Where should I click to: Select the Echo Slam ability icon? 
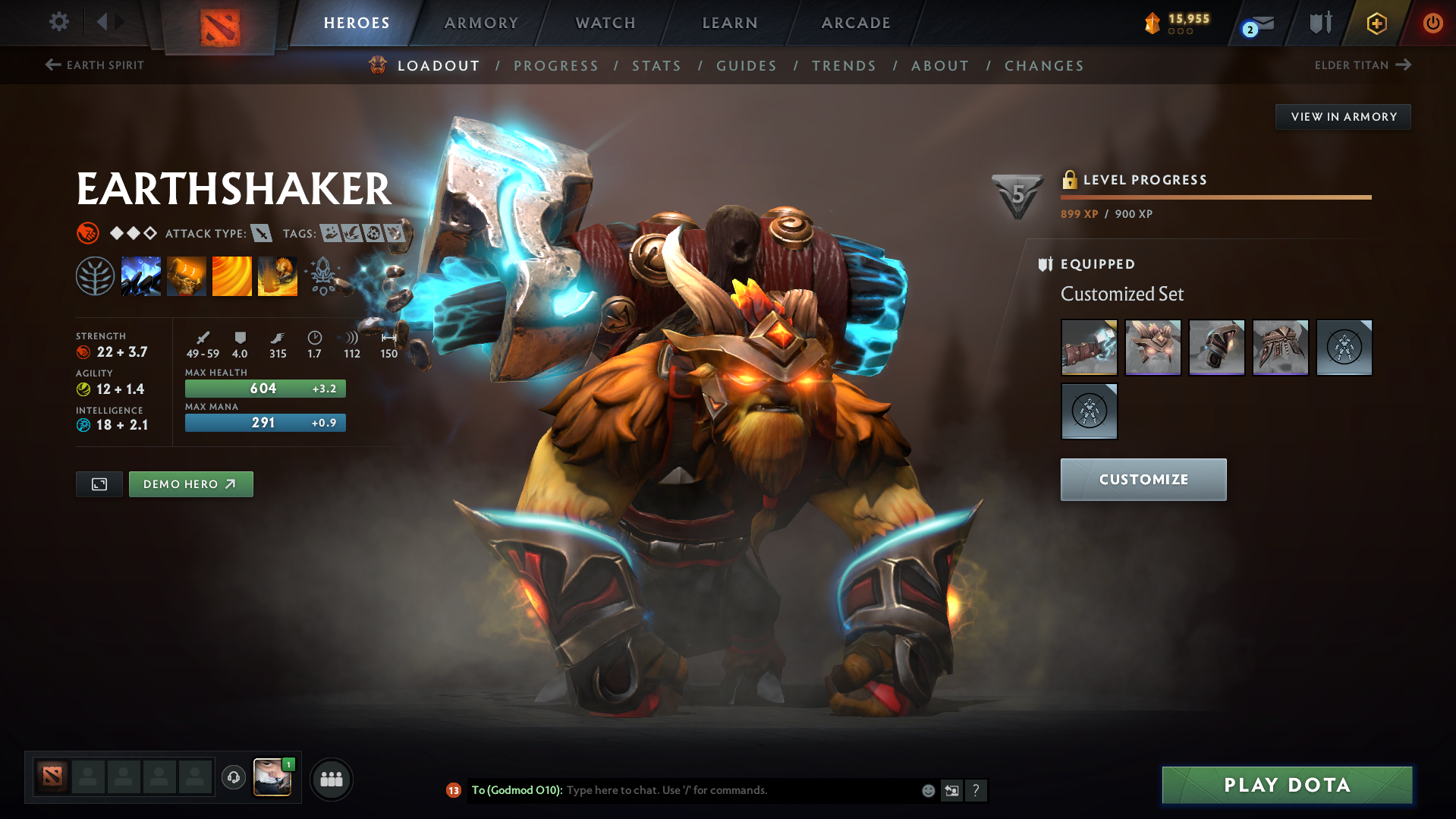click(278, 276)
